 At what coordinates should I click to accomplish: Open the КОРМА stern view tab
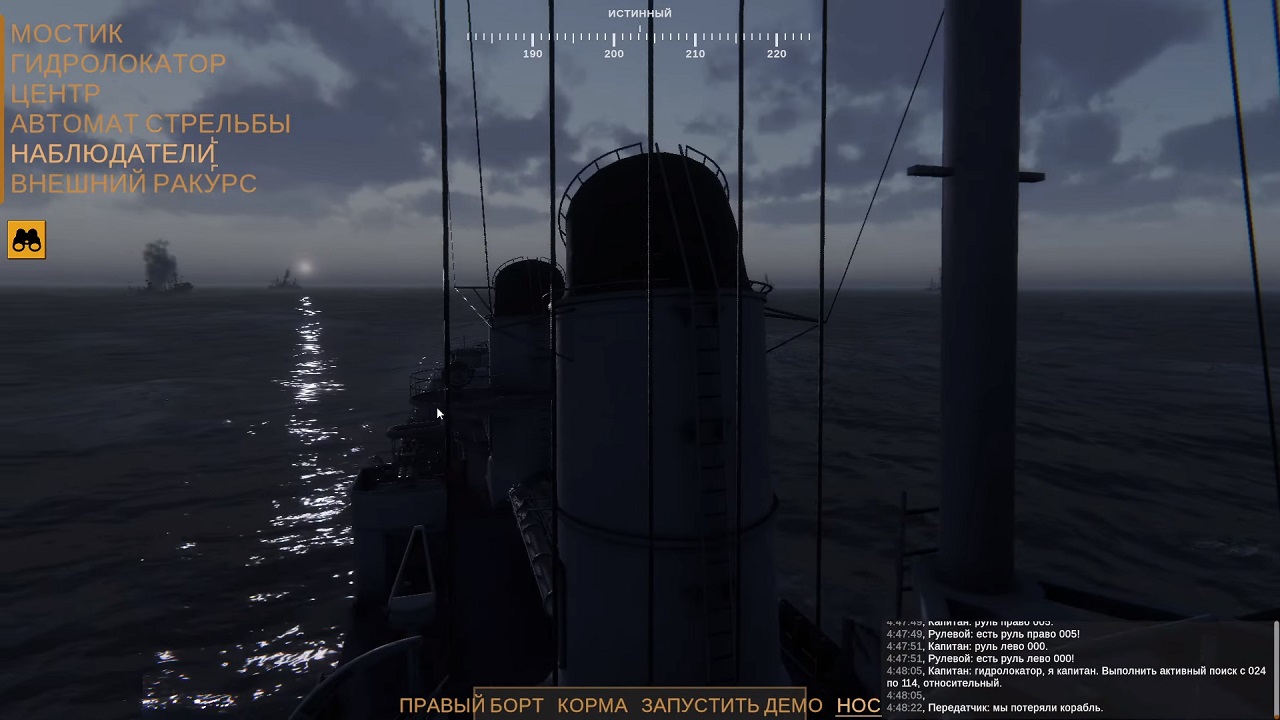pyautogui.click(x=592, y=705)
